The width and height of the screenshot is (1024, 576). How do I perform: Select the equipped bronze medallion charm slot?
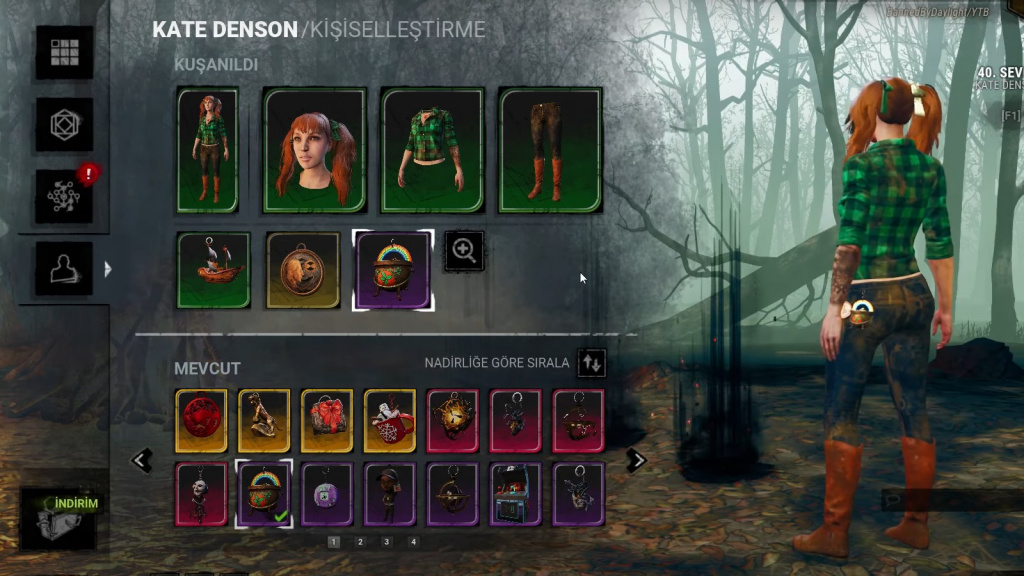(303, 270)
